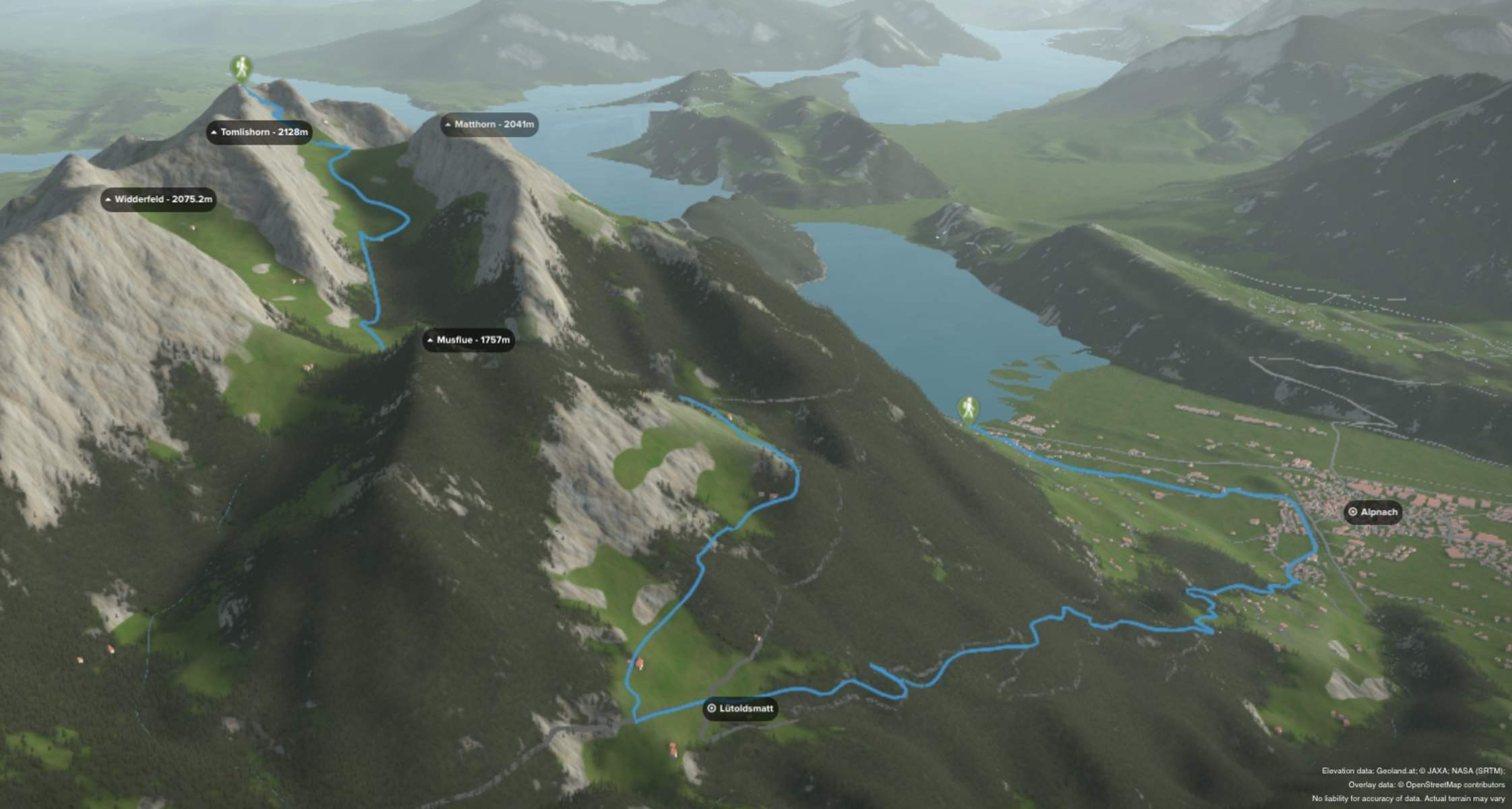Open the Matthorn summit marker
The height and width of the screenshot is (809, 1512).
tap(489, 125)
